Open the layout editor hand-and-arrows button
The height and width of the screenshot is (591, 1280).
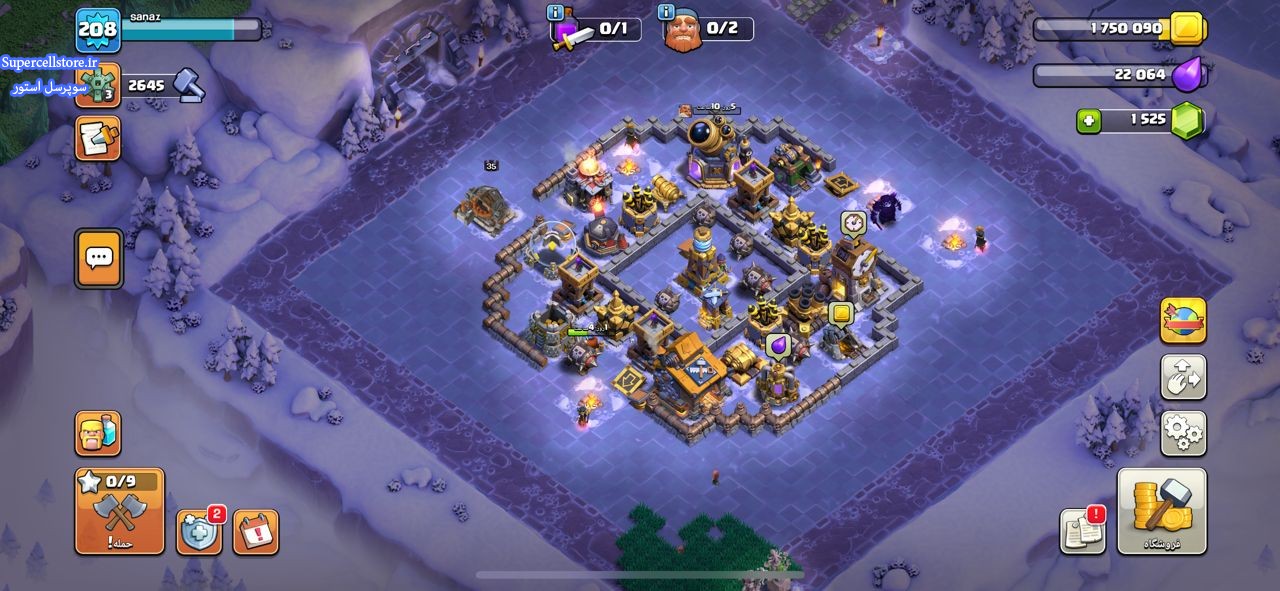point(1183,378)
